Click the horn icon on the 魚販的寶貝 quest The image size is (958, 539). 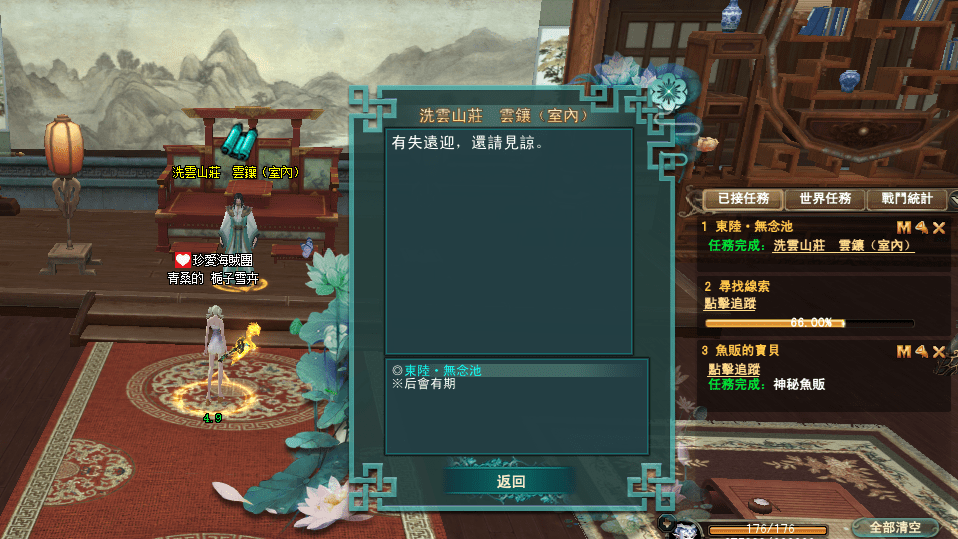tap(921, 351)
